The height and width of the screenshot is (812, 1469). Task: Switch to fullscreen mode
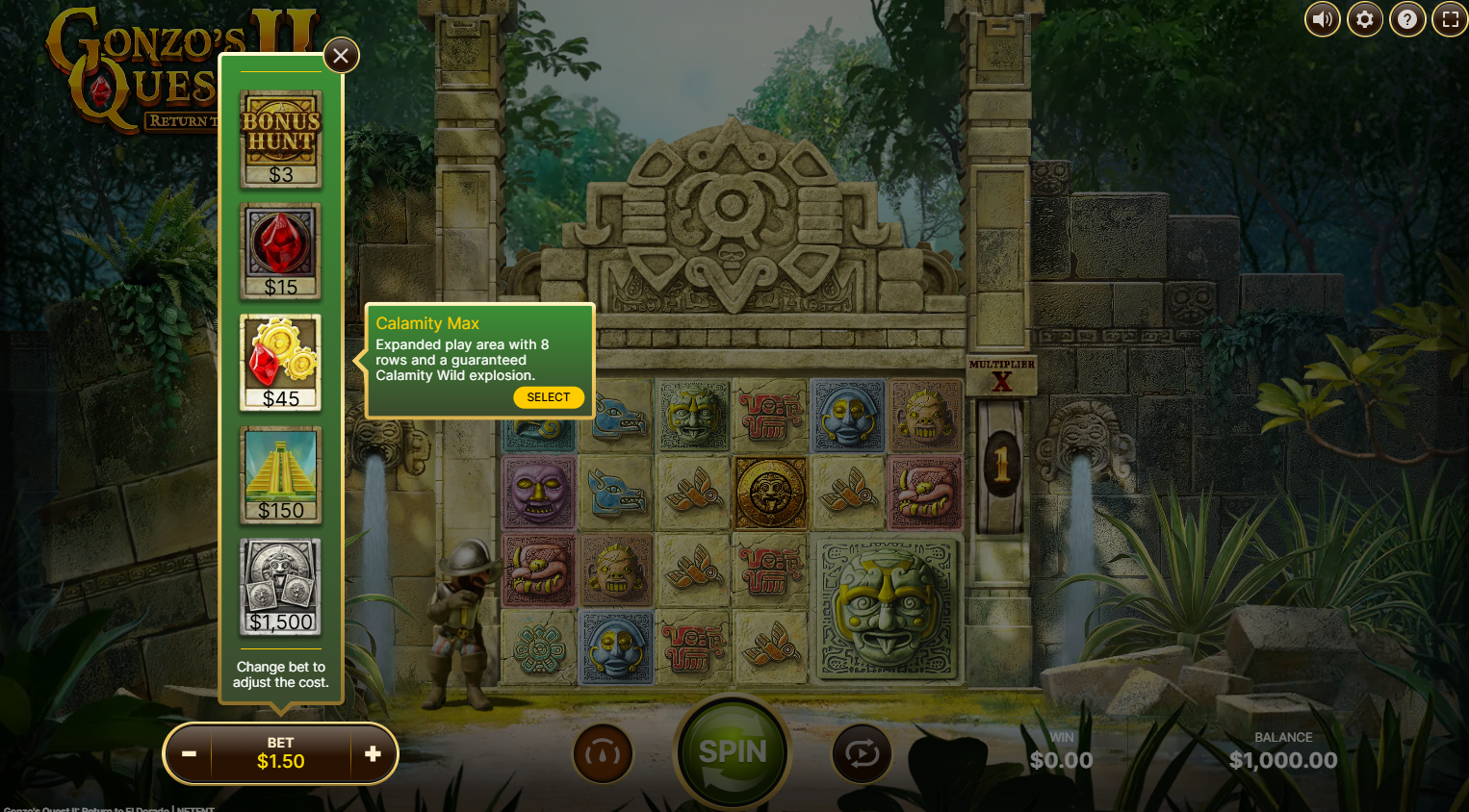1450,19
